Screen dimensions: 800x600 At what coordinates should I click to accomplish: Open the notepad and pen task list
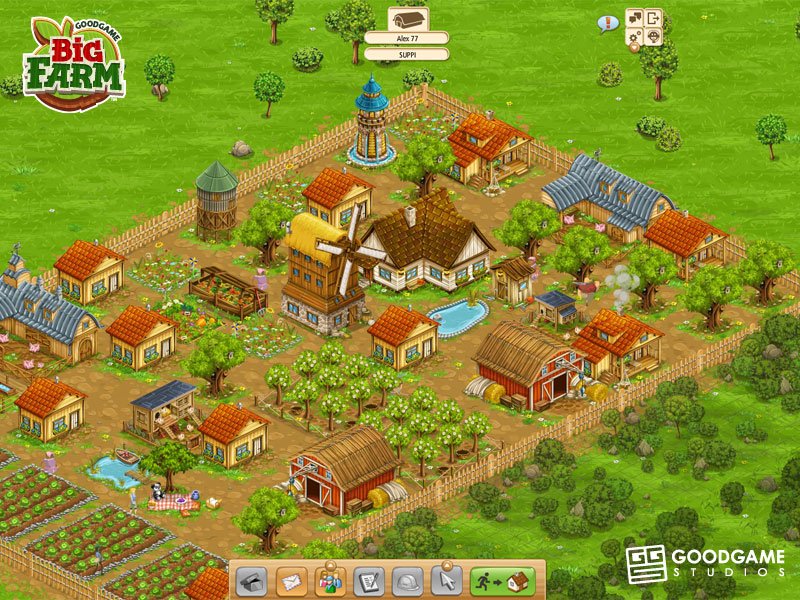pyautogui.click(x=368, y=581)
